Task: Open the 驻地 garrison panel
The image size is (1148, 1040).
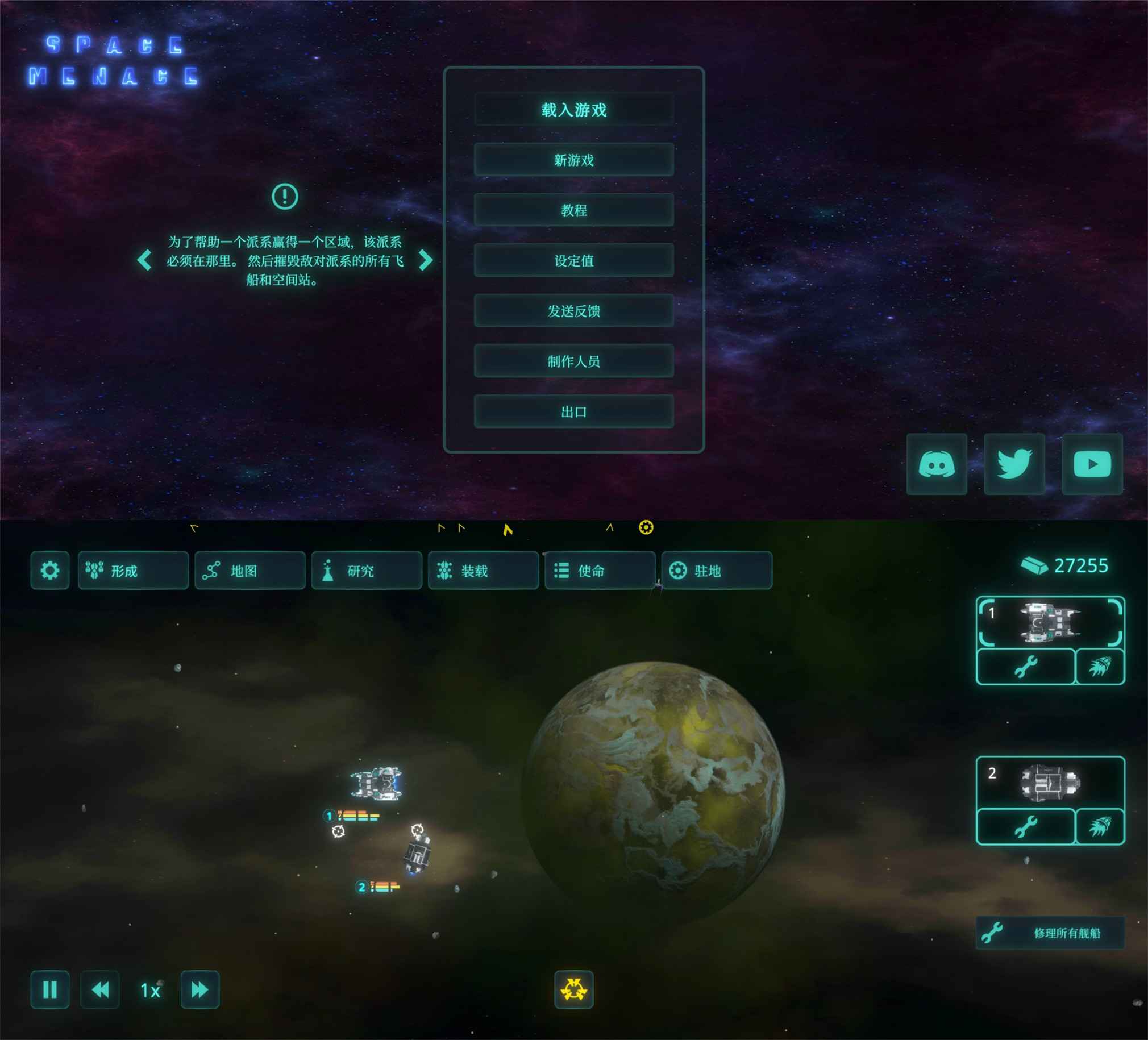Action: (x=716, y=570)
